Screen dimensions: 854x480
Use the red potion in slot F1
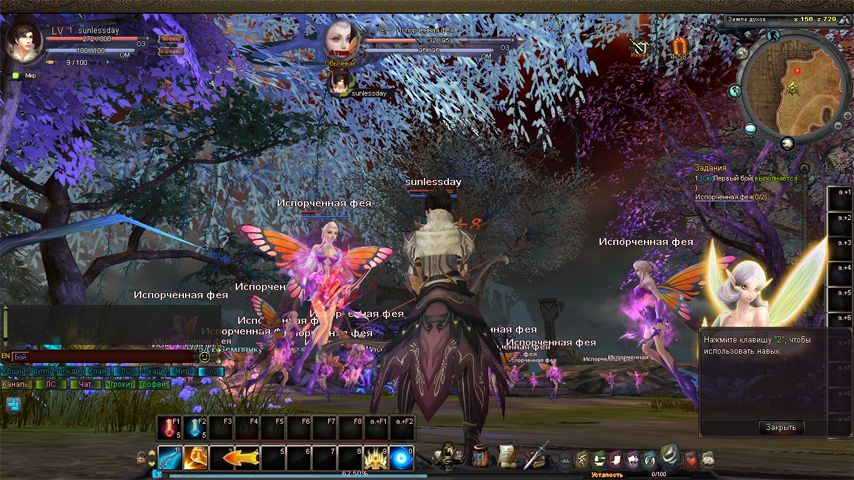[x=170, y=428]
